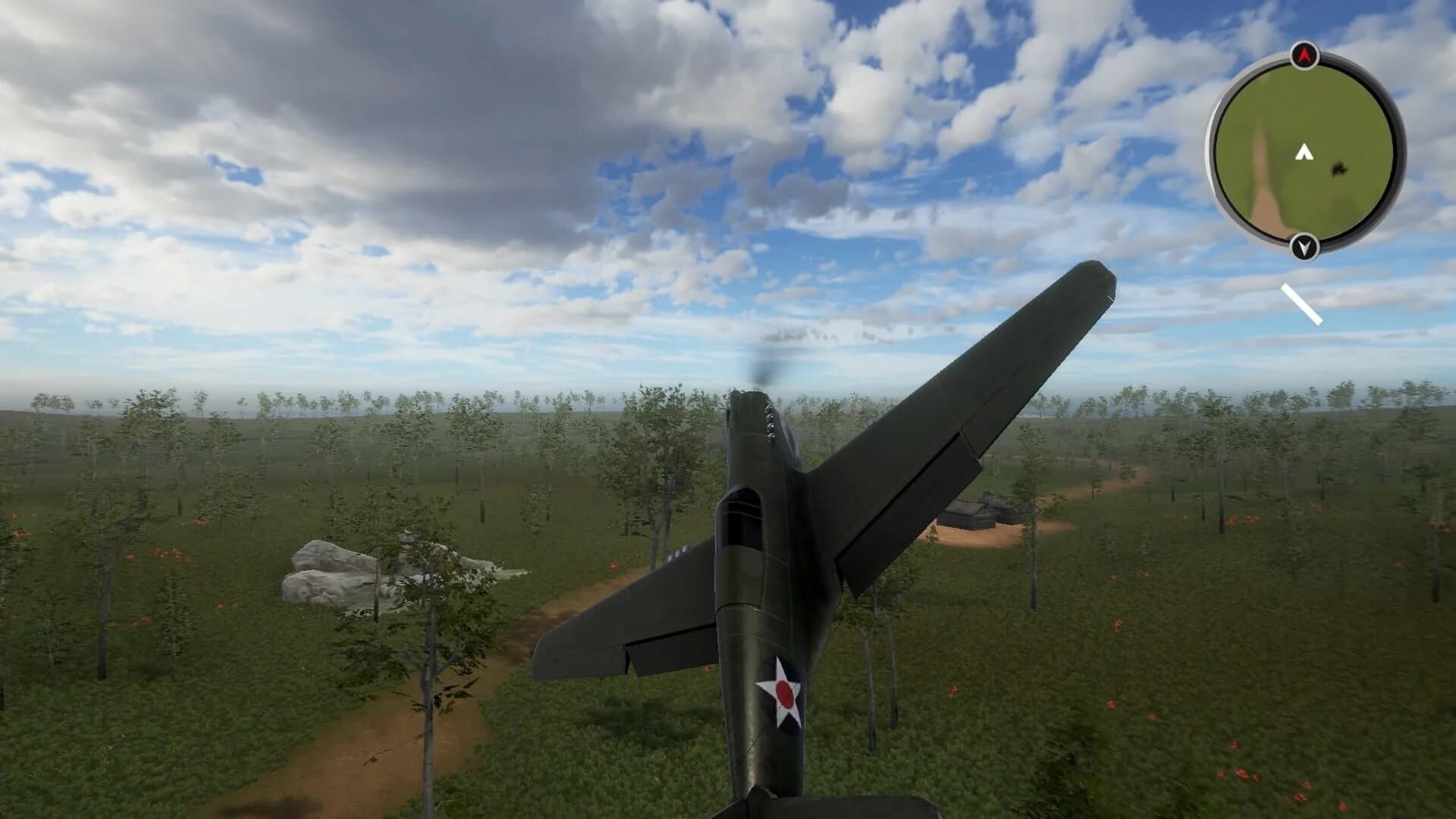
Task: Toggle minimap zoom via the bottom chevron button
Action: 1304,246
